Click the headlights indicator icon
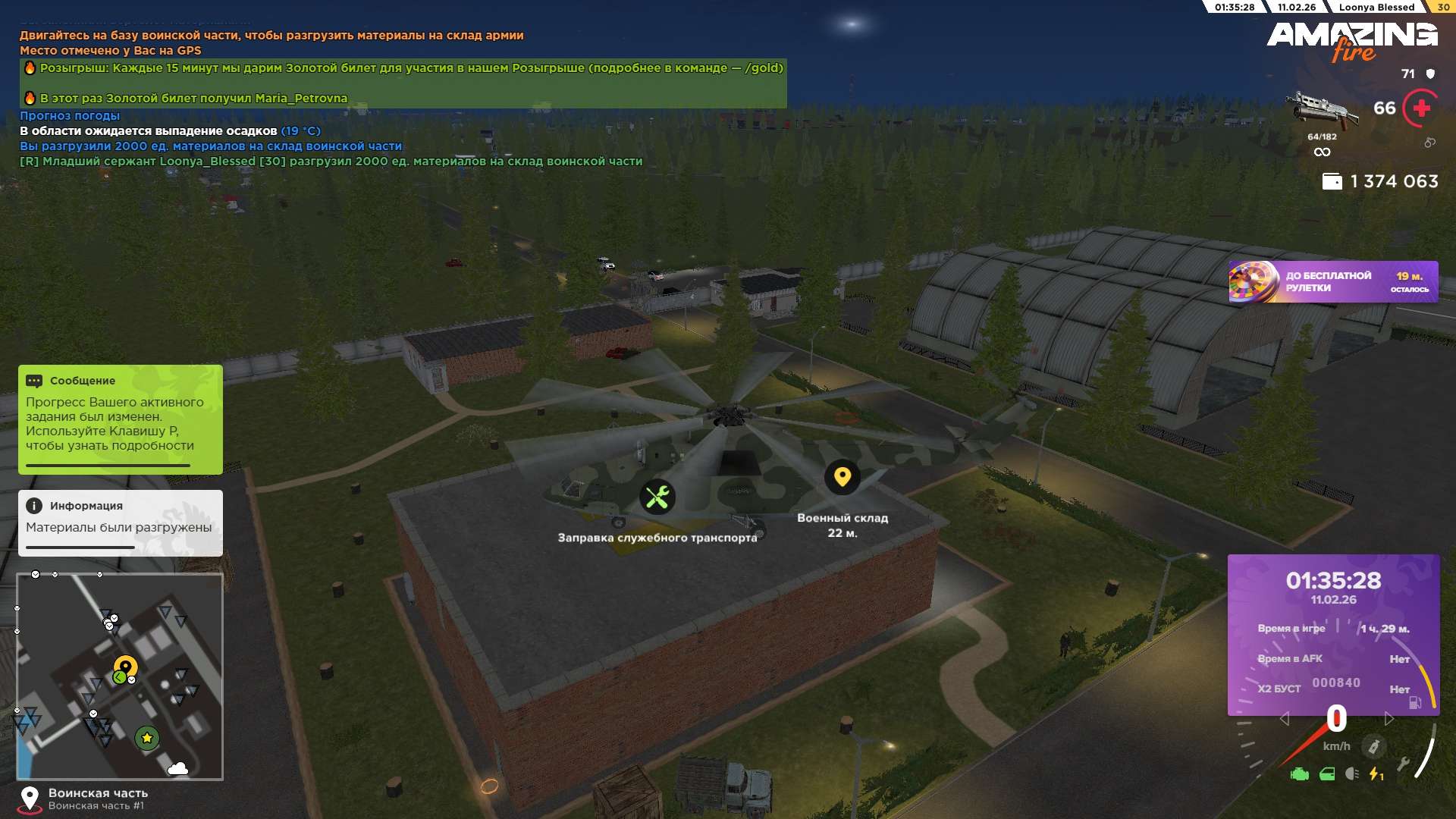 (x=1351, y=774)
